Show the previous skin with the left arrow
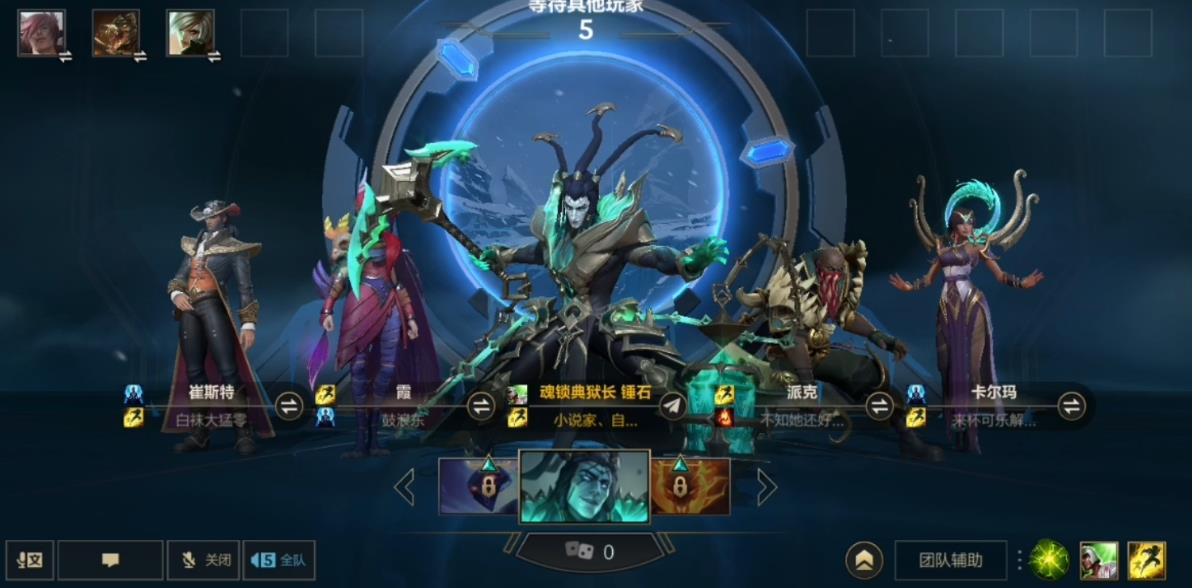 pyautogui.click(x=405, y=487)
